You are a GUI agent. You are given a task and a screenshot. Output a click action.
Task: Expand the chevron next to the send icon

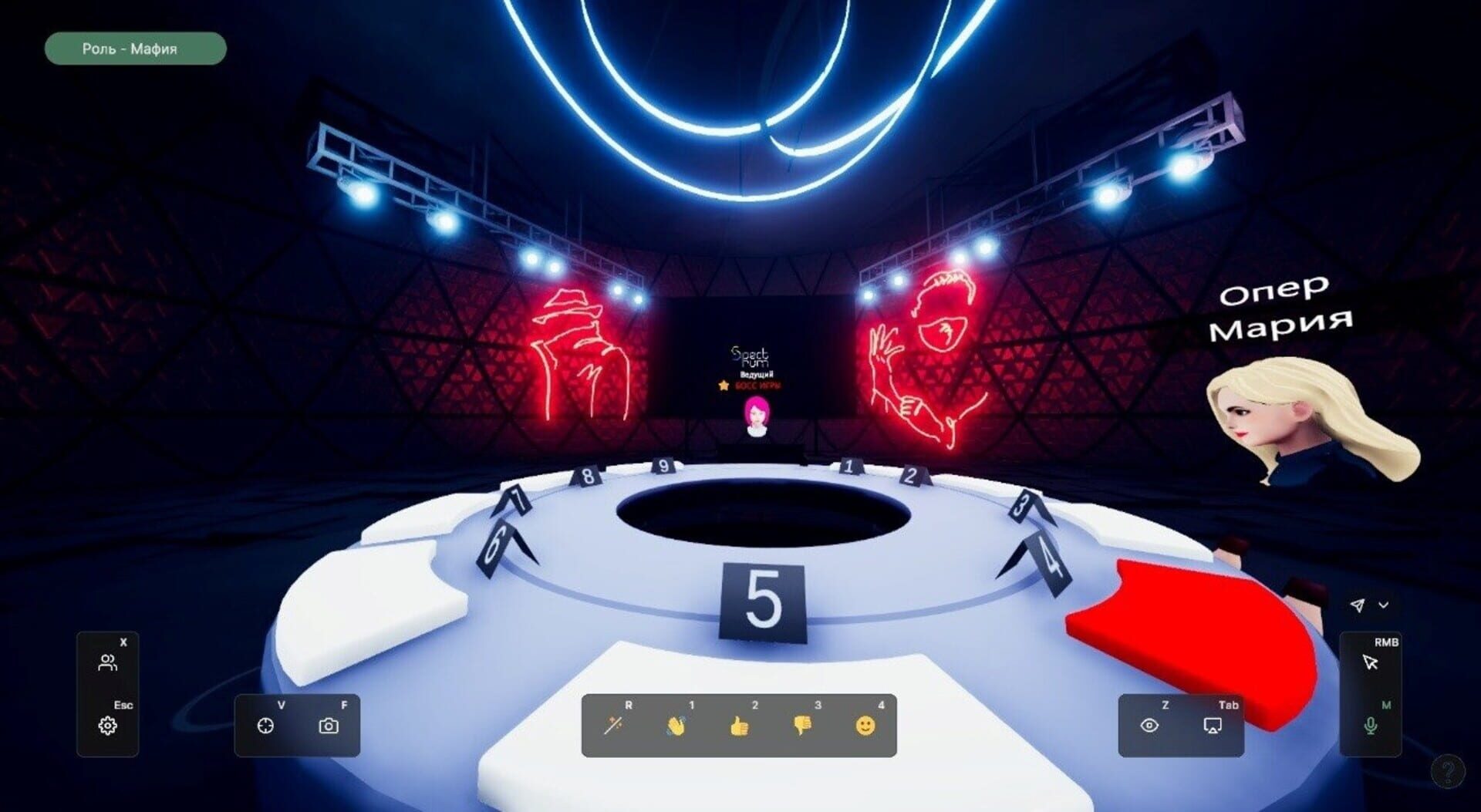(1384, 605)
